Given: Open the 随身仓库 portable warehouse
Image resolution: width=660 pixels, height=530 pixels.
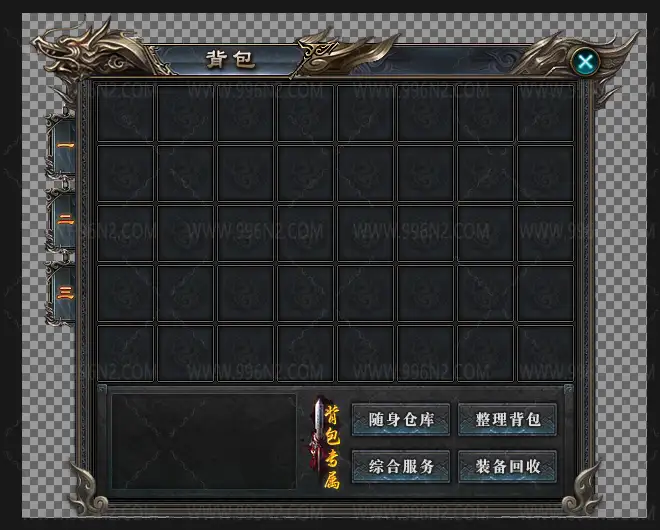Looking at the screenshot, I should tap(401, 419).
